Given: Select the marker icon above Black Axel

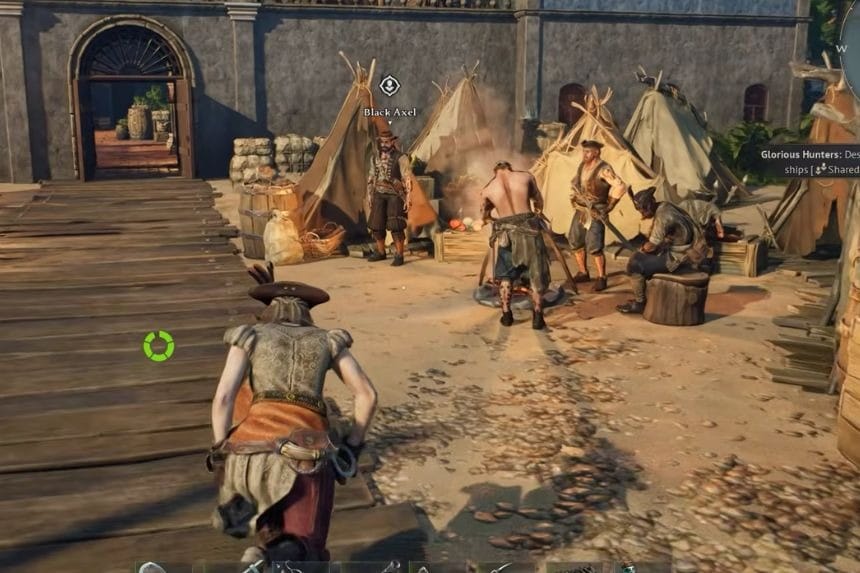Looking at the screenshot, I should click(390, 86).
